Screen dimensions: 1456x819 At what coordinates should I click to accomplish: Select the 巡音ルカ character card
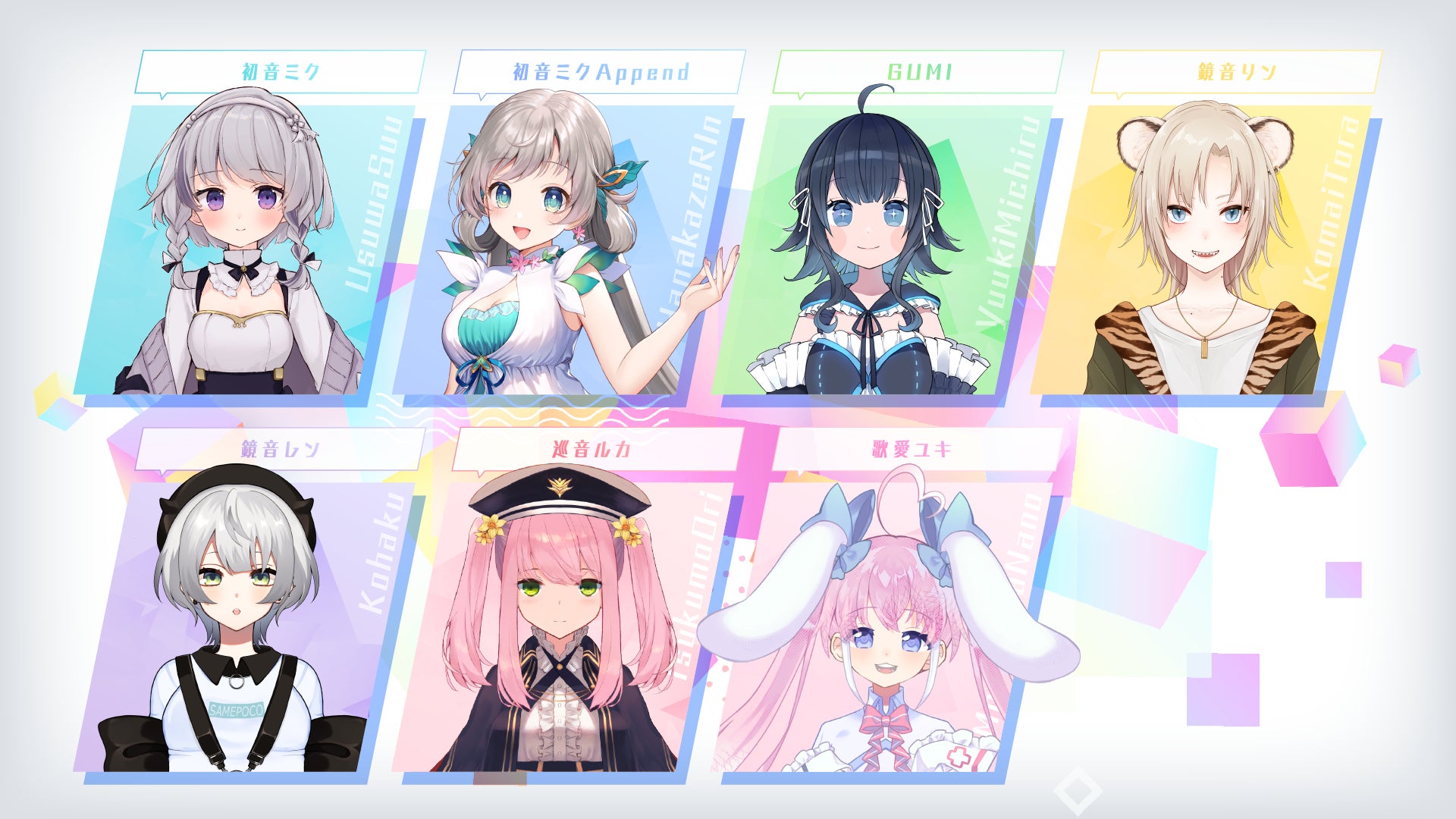point(565,626)
